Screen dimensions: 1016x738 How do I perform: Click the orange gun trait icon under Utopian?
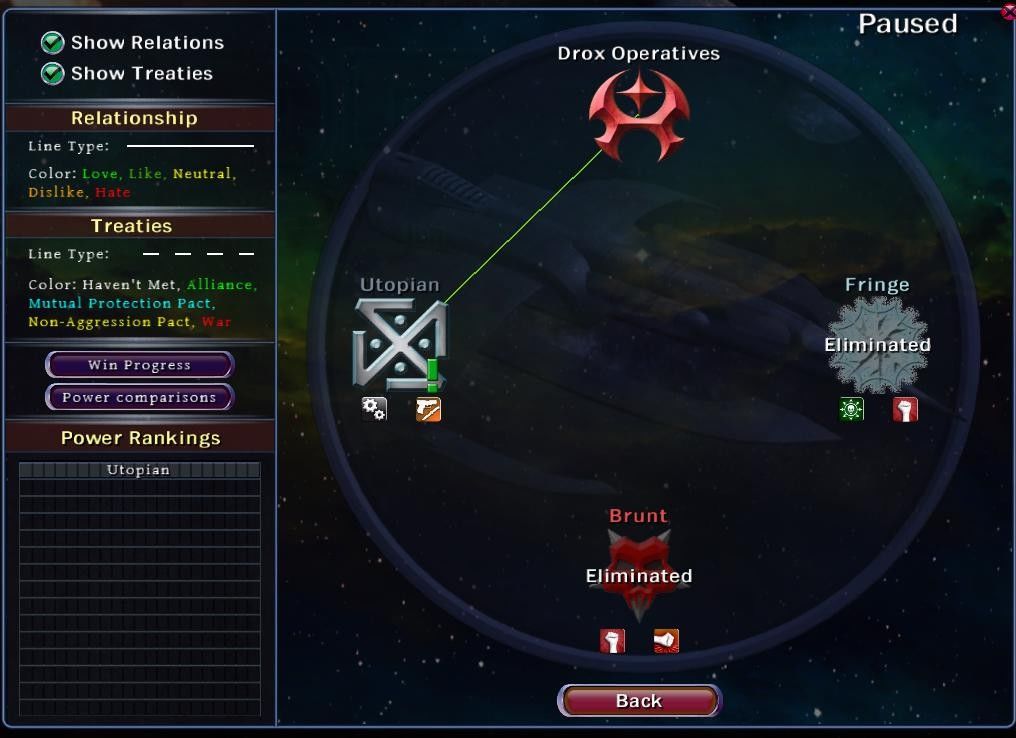pos(428,409)
